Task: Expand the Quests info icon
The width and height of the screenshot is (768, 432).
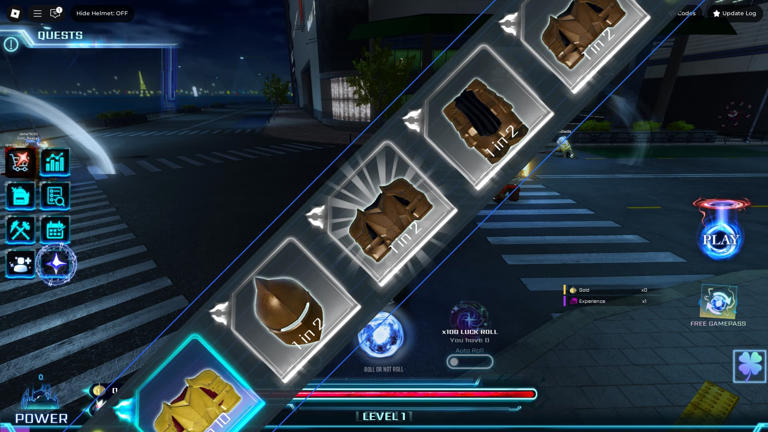Action: point(11,44)
